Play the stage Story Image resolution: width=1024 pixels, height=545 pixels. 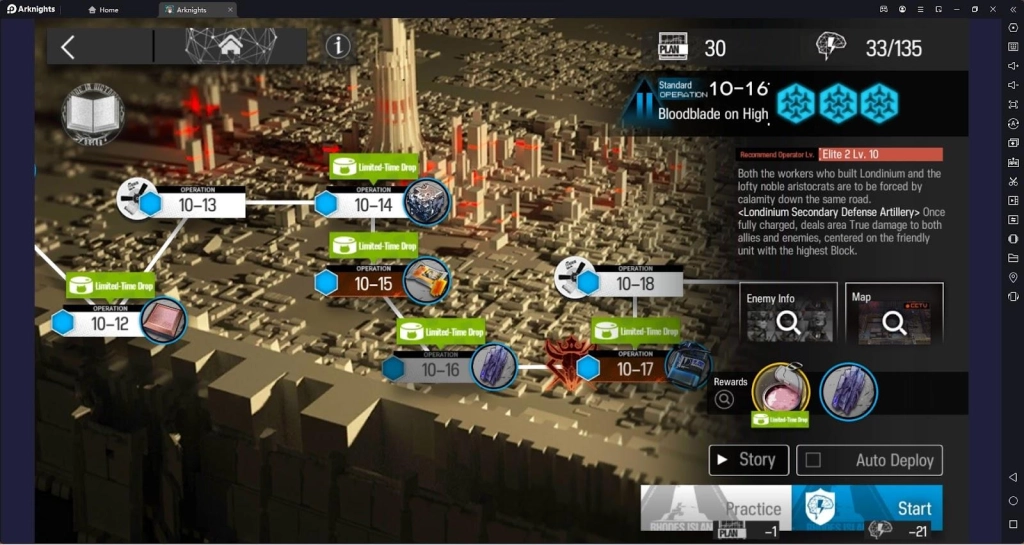click(x=748, y=460)
